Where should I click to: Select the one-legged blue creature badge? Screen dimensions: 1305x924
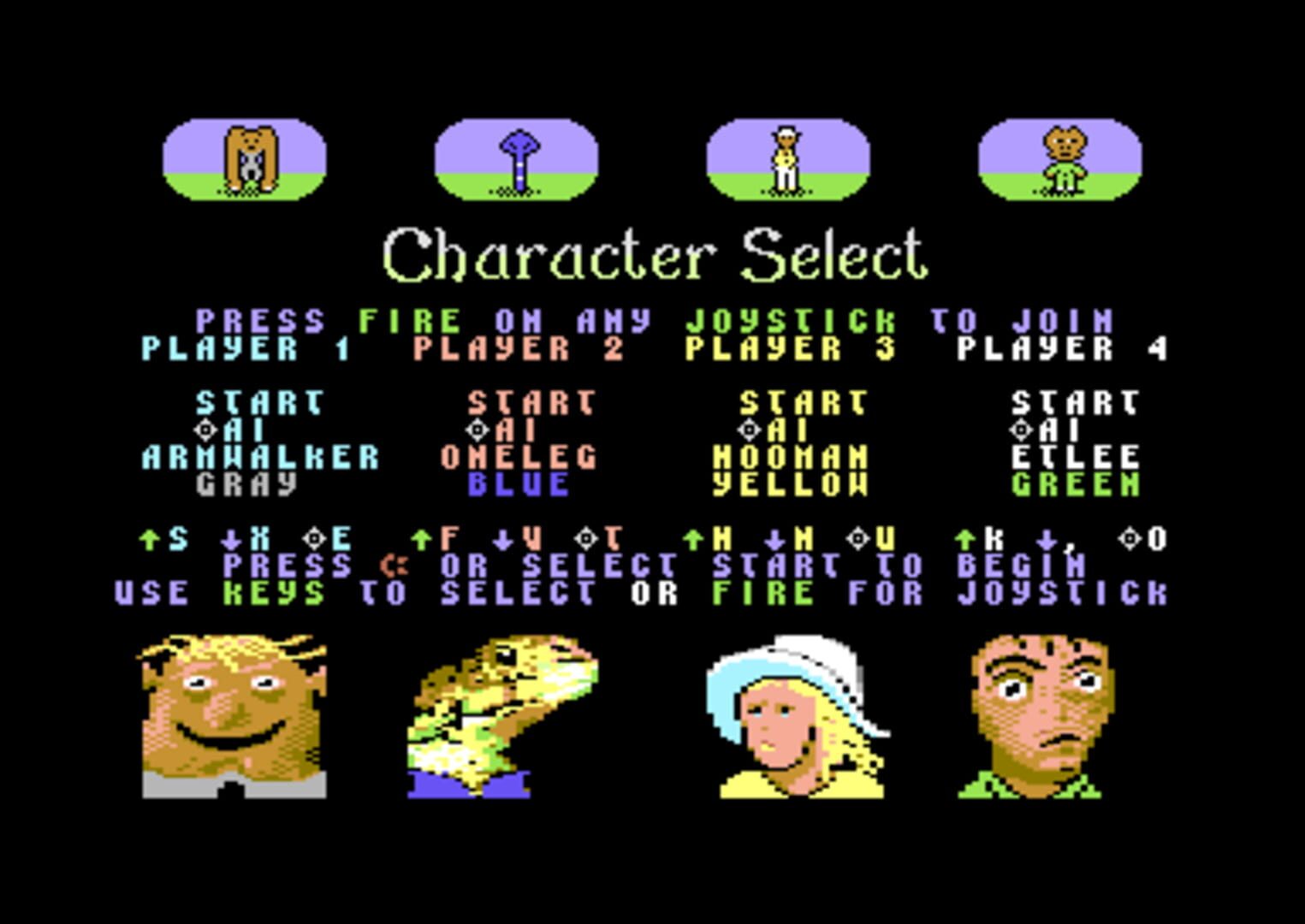pyautogui.click(x=516, y=160)
